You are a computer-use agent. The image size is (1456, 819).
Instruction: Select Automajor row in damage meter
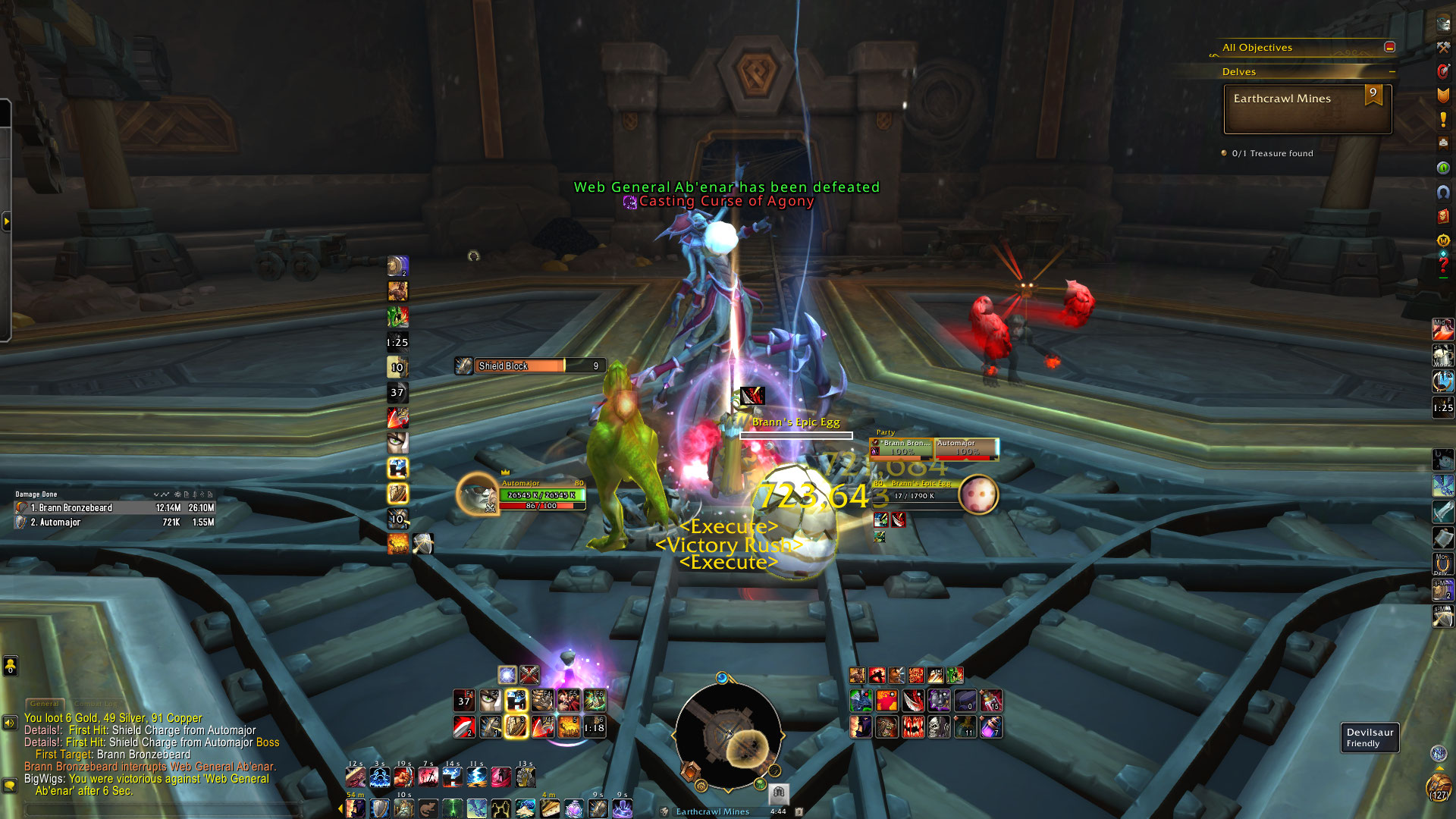(x=114, y=522)
